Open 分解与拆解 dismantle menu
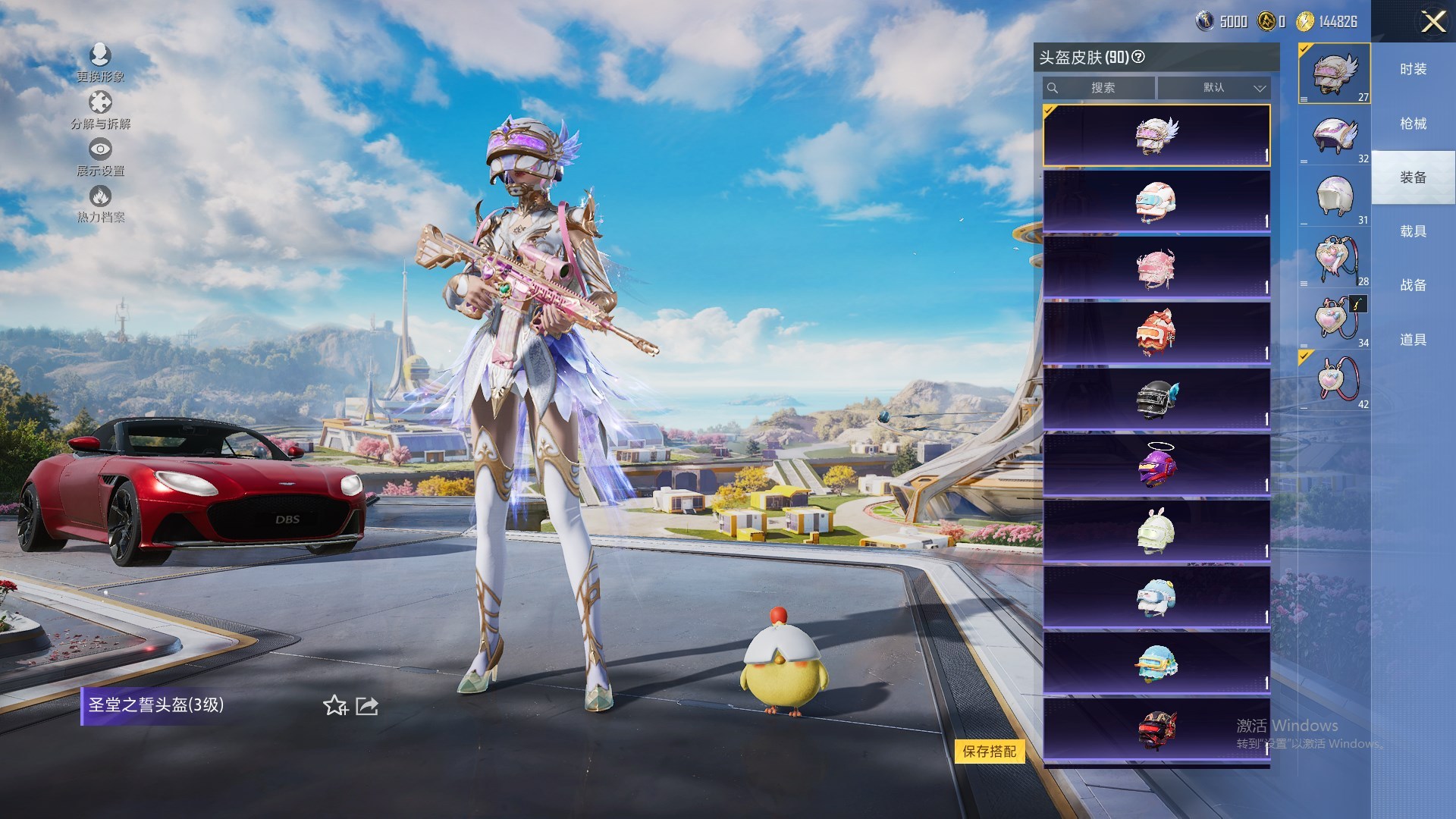Viewport: 1456px width, 819px height. (100, 110)
